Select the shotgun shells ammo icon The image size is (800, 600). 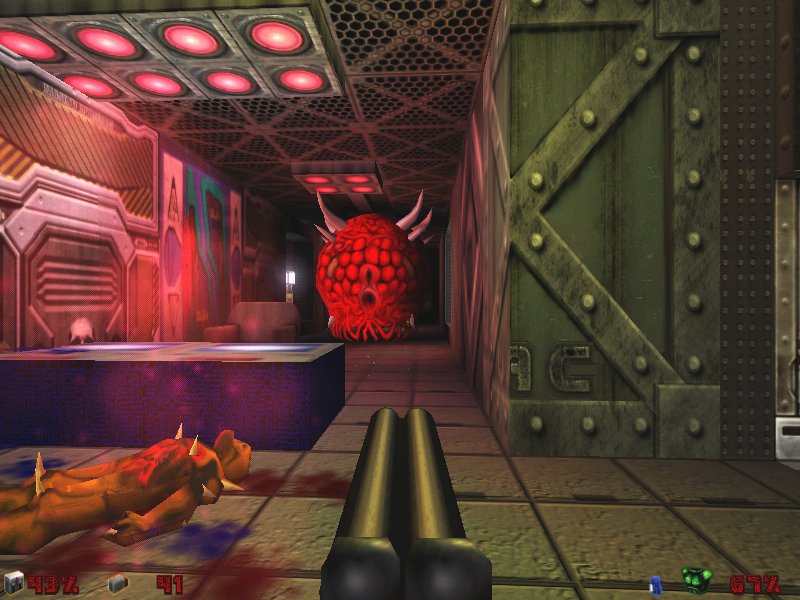(116, 583)
